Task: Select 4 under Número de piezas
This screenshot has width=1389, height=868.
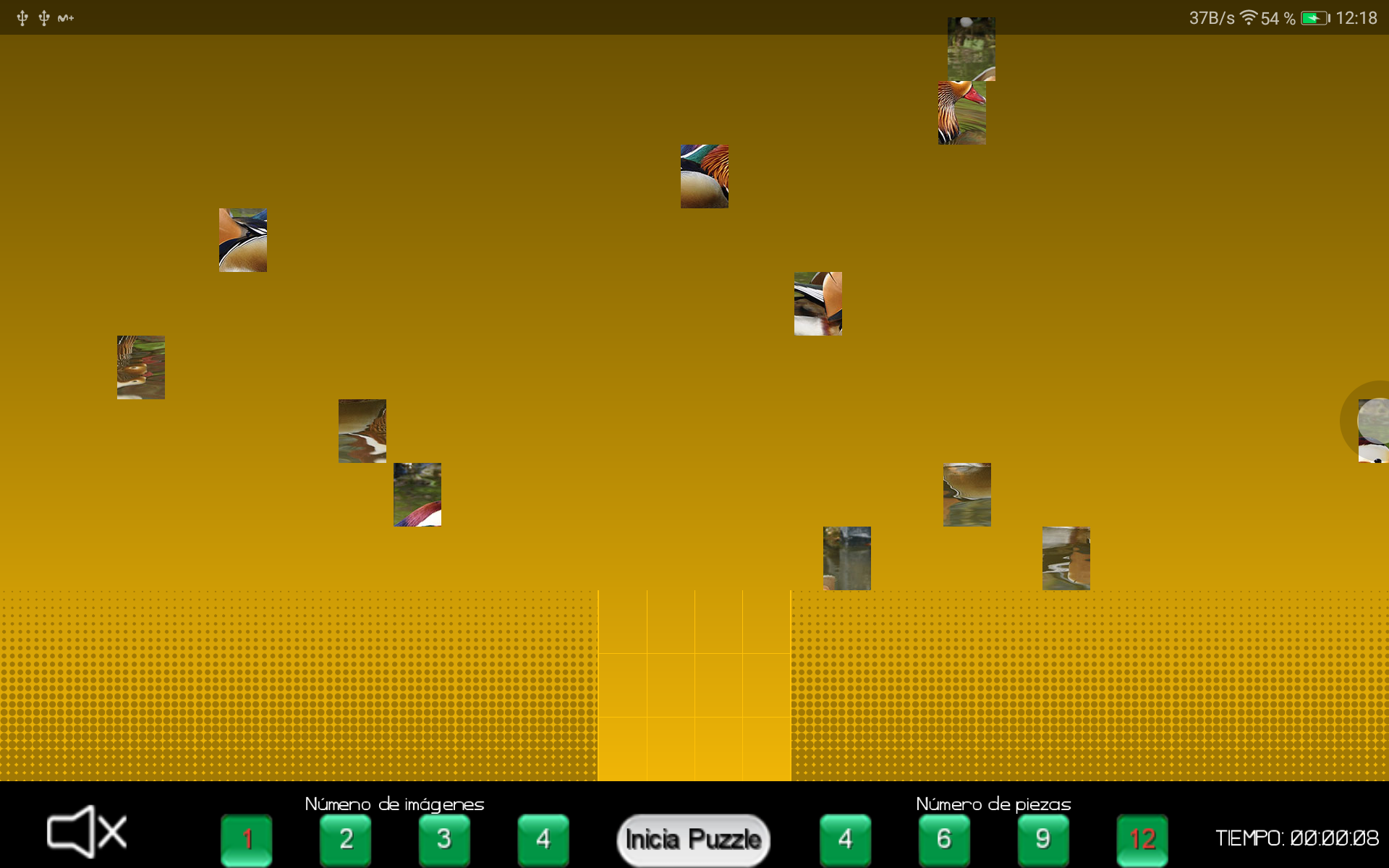Action: coord(845,839)
